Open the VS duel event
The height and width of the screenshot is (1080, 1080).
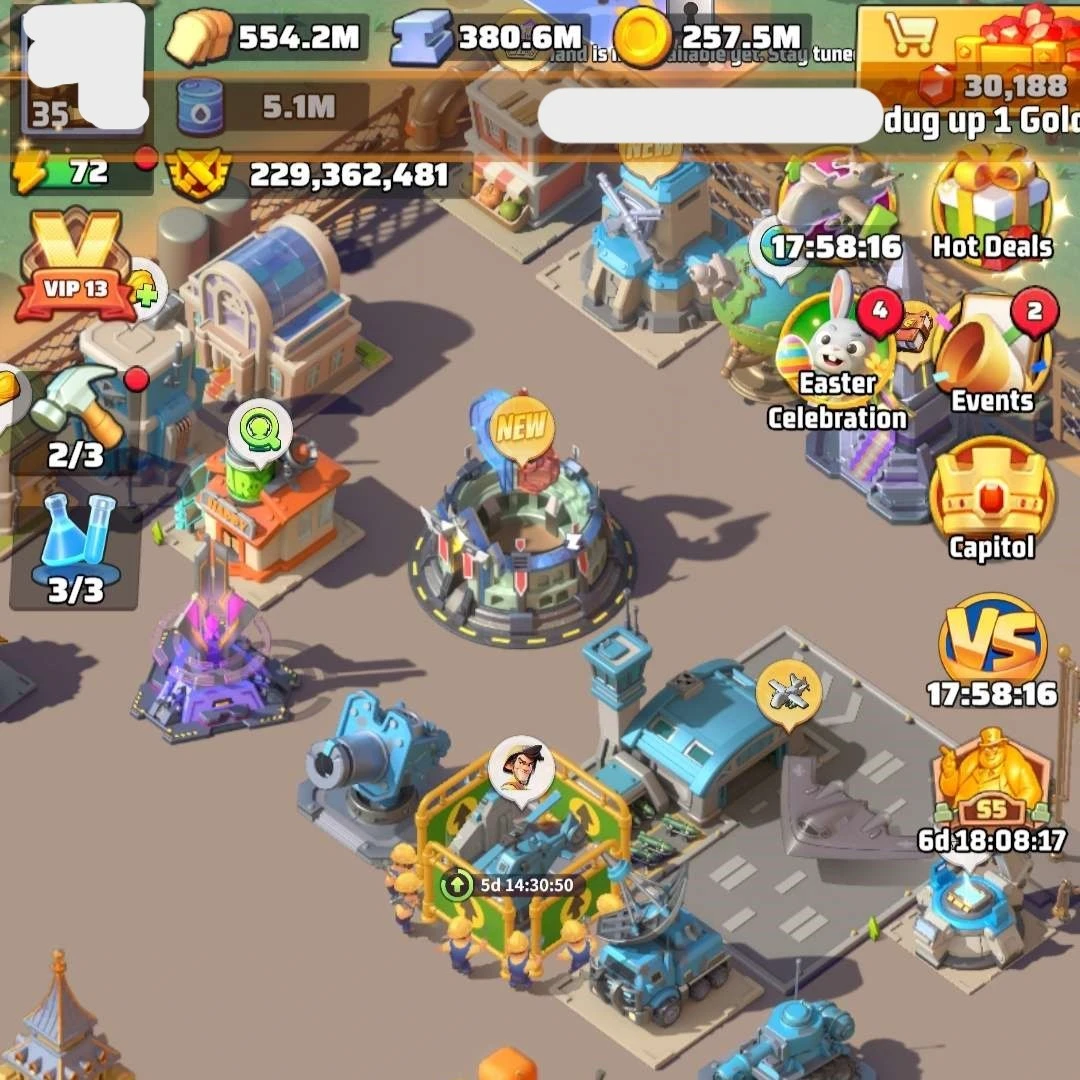[x=992, y=645]
